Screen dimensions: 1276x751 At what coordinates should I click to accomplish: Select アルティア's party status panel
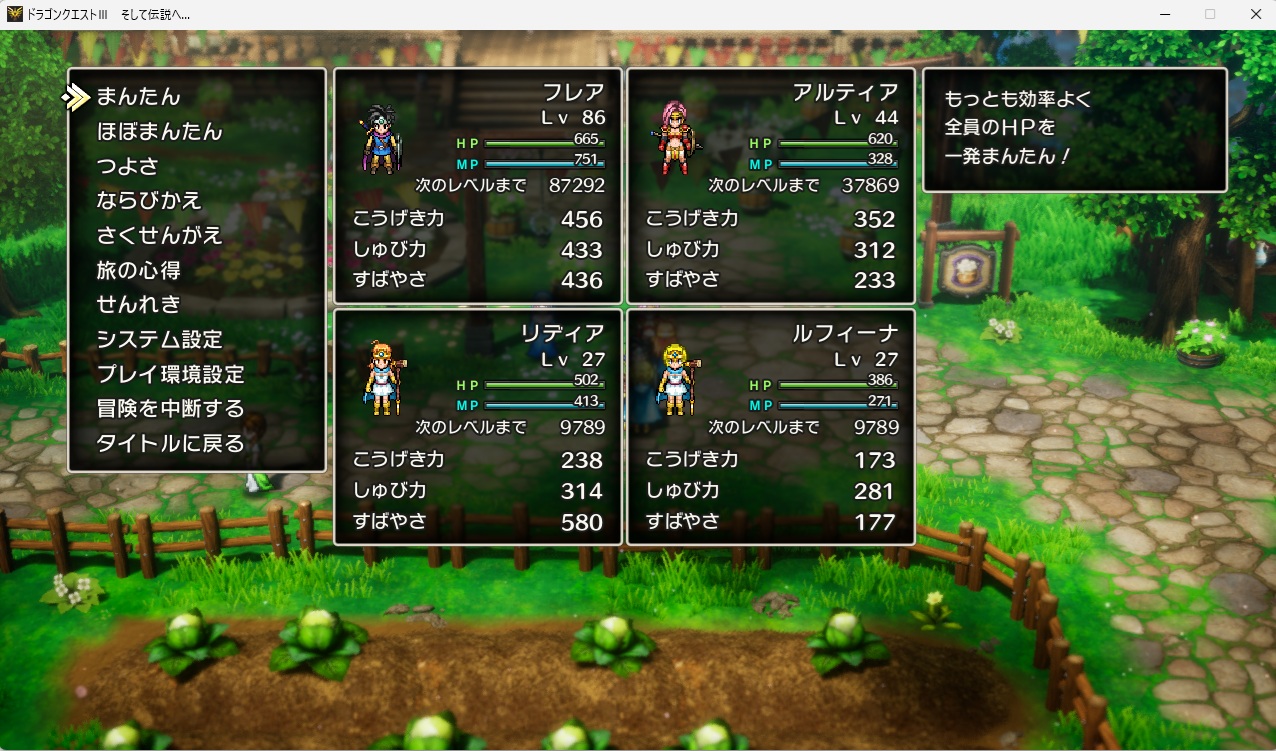[x=771, y=186]
